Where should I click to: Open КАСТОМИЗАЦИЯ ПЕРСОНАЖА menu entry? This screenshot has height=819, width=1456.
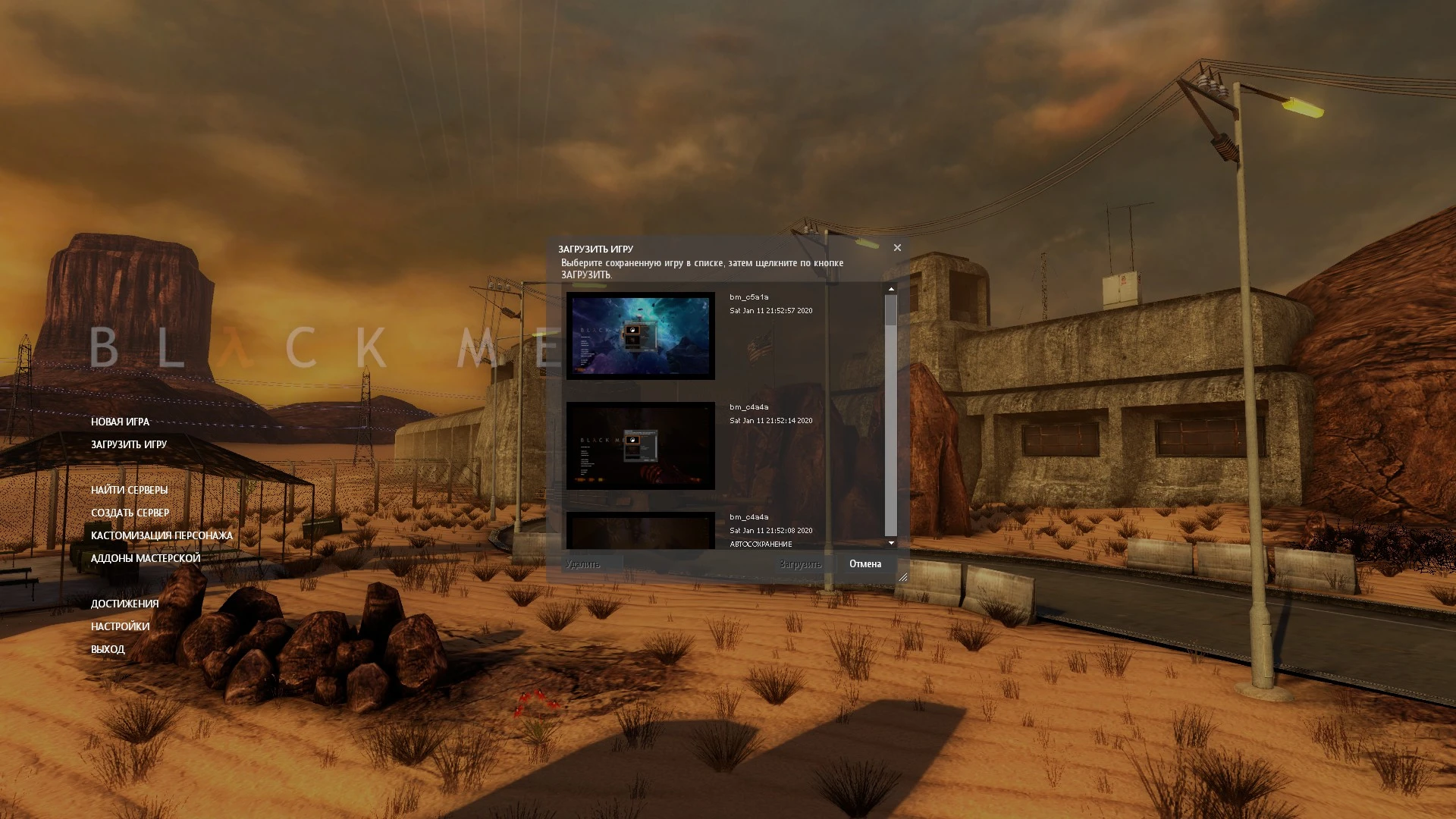point(162,535)
